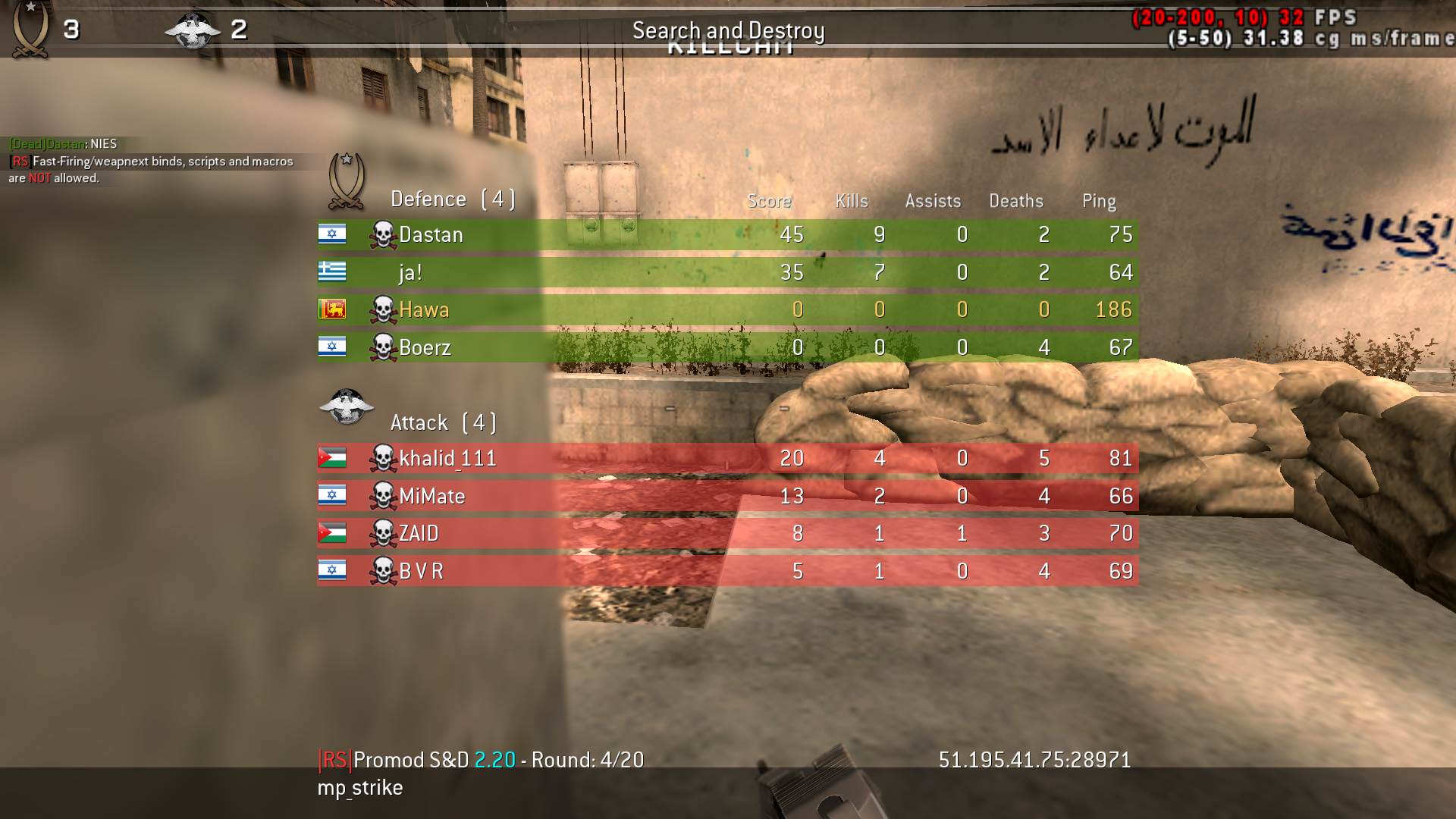Viewport: 1456px width, 819px height.
Task: Toggle the Defence team header row
Action: (453, 199)
